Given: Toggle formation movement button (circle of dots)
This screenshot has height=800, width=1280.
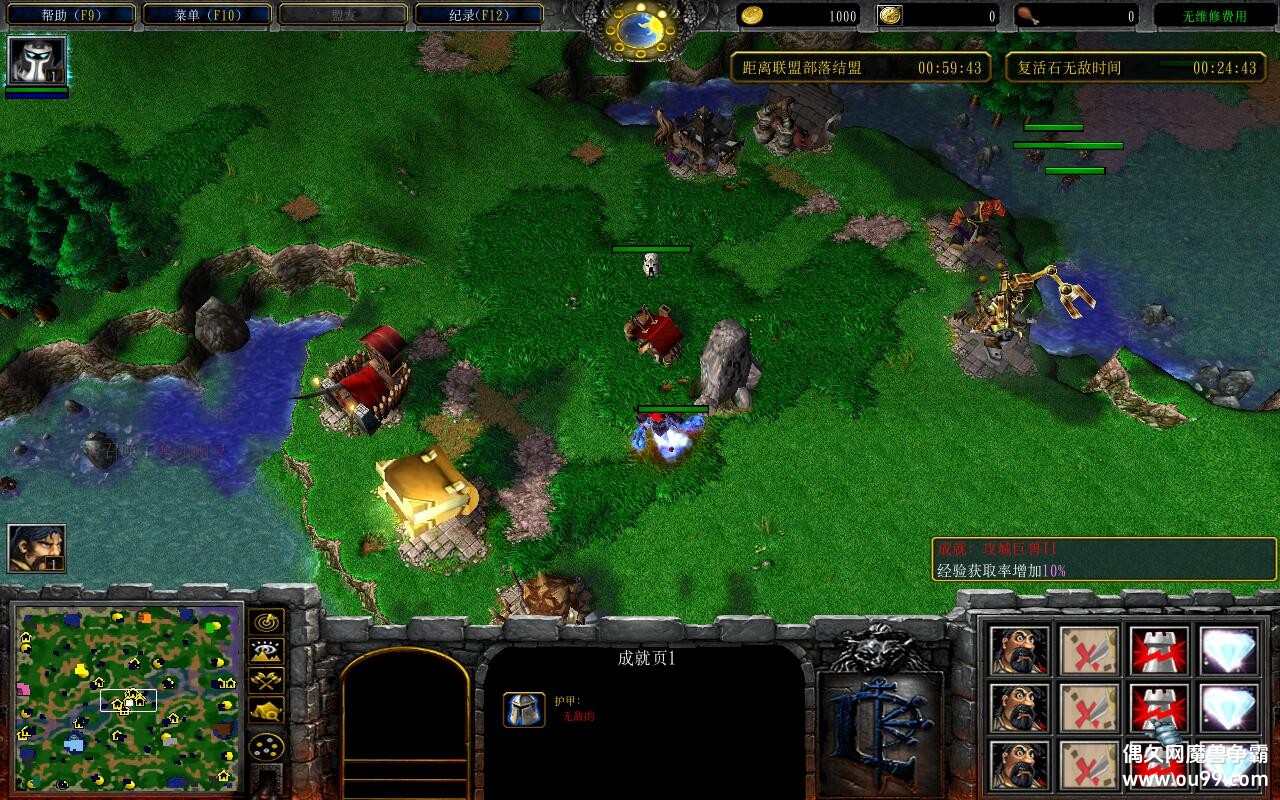Looking at the screenshot, I should coord(267,746).
